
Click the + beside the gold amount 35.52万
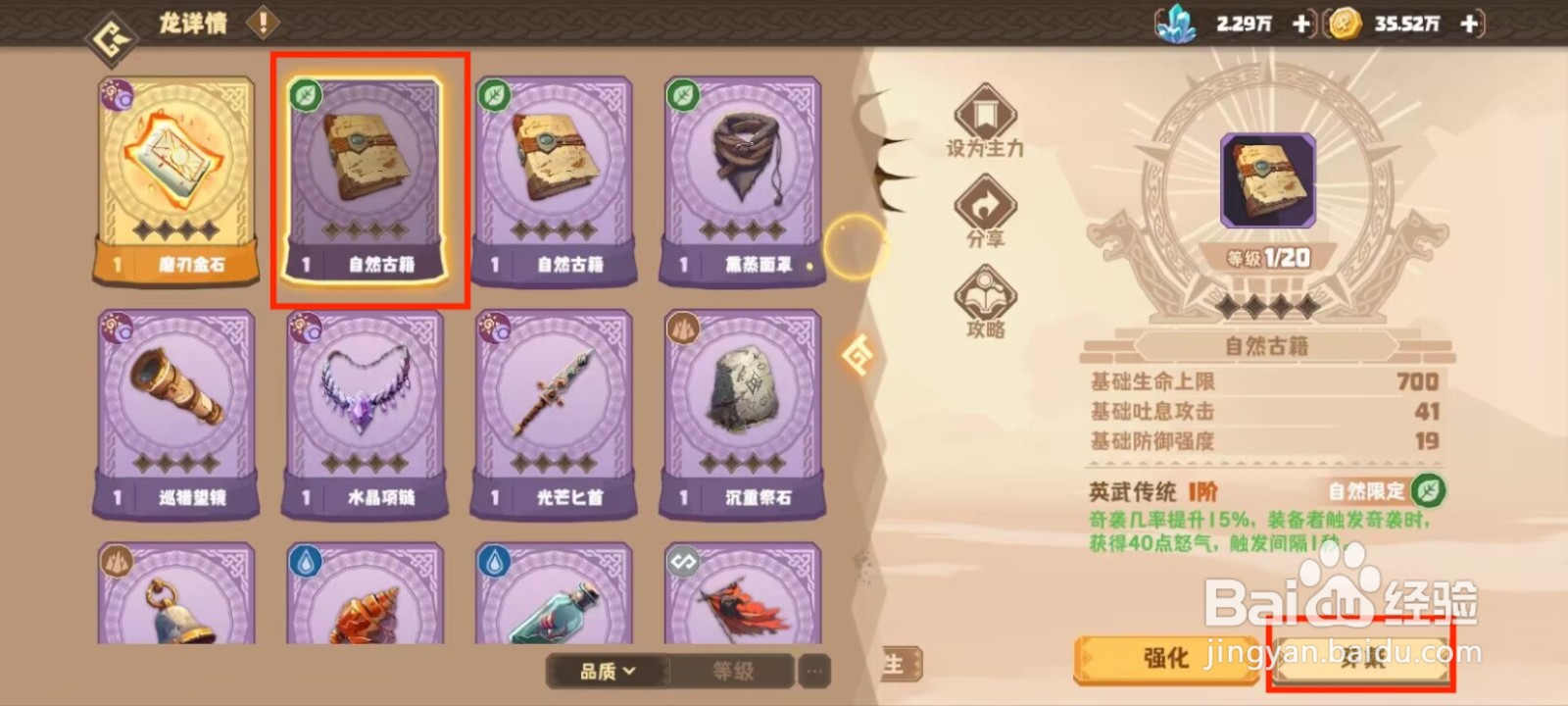(1467, 24)
